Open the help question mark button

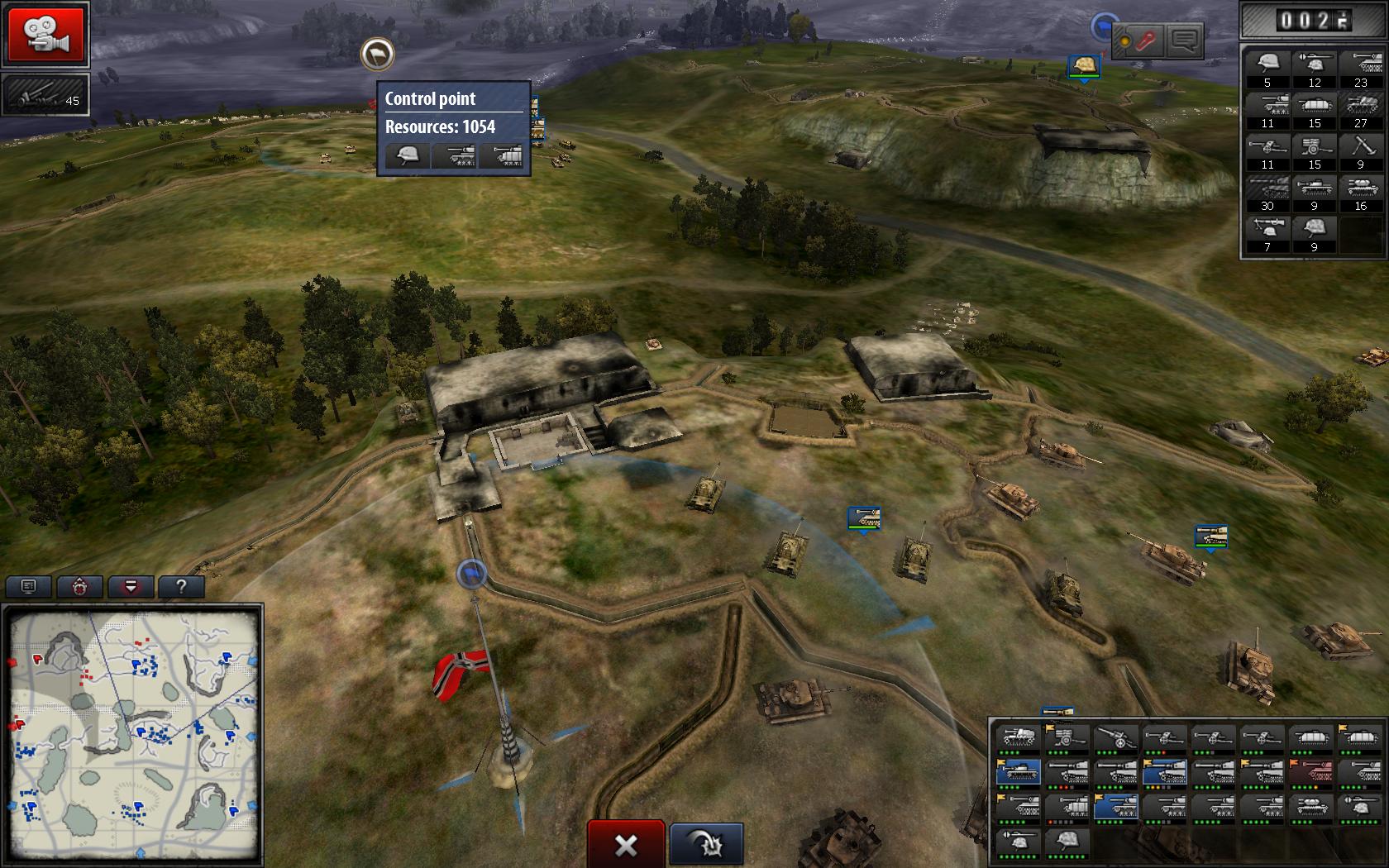[181, 587]
